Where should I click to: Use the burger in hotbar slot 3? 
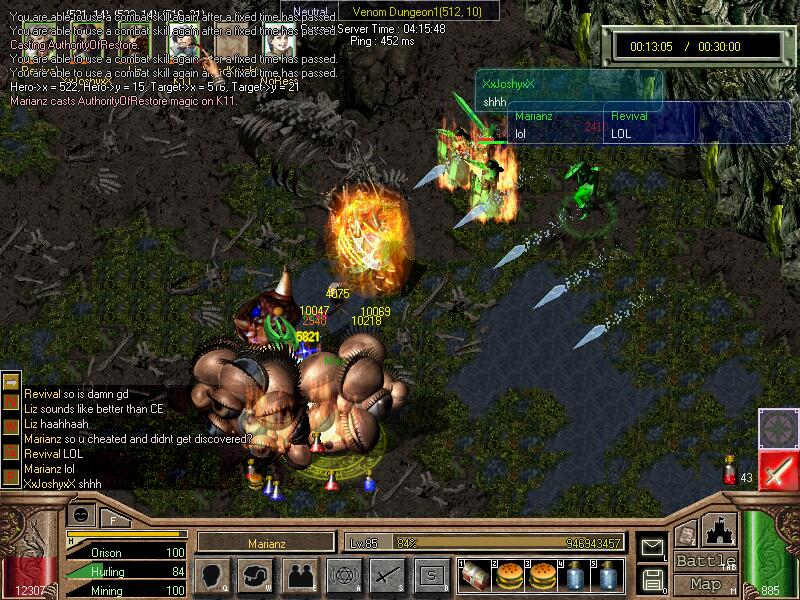click(x=541, y=575)
